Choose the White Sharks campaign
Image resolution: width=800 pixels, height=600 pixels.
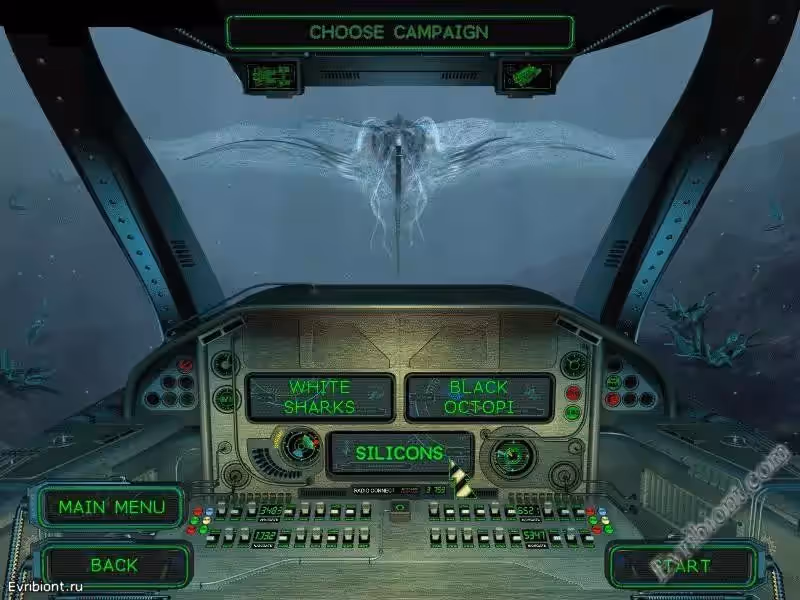(x=320, y=397)
